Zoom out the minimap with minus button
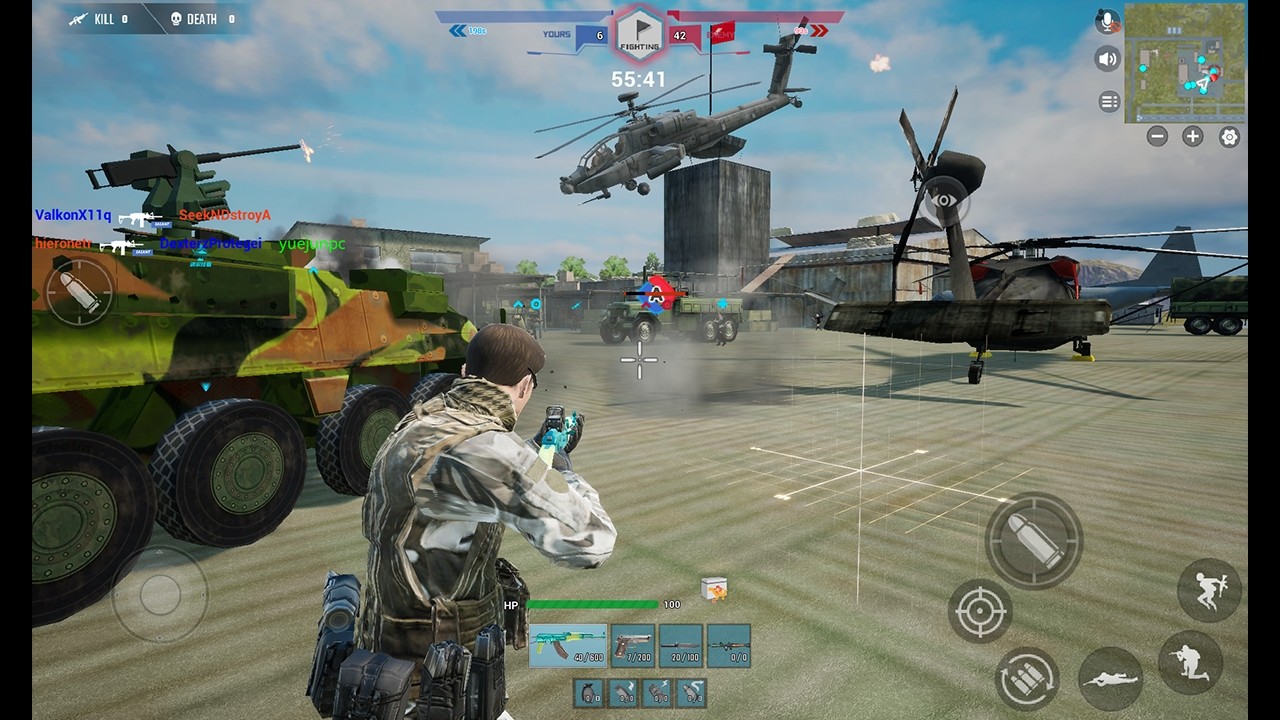This screenshot has width=1280, height=720. (x=1157, y=137)
